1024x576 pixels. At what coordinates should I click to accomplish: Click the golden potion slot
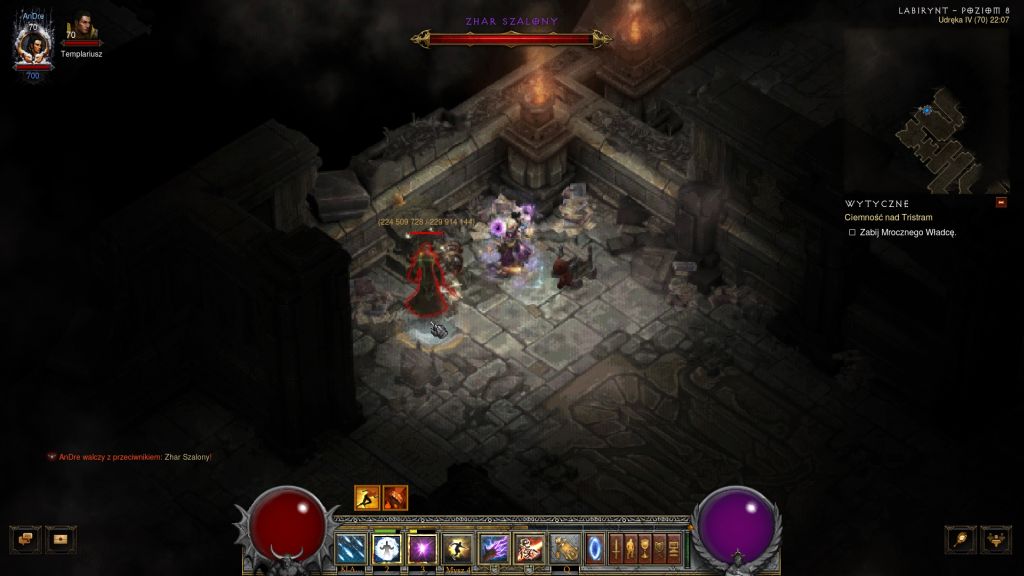click(565, 548)
